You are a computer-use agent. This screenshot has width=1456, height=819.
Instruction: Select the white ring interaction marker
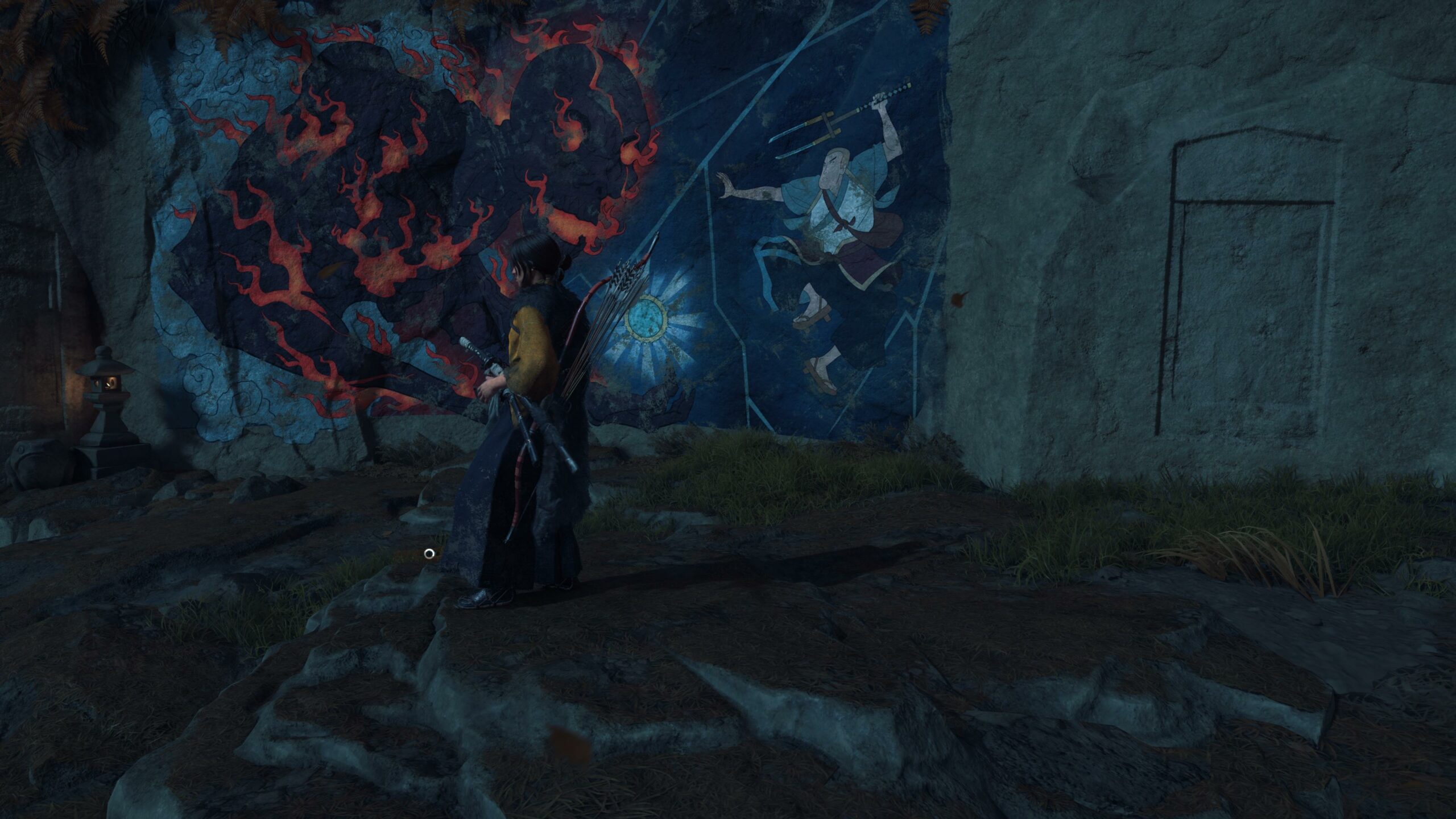point(429,553)
